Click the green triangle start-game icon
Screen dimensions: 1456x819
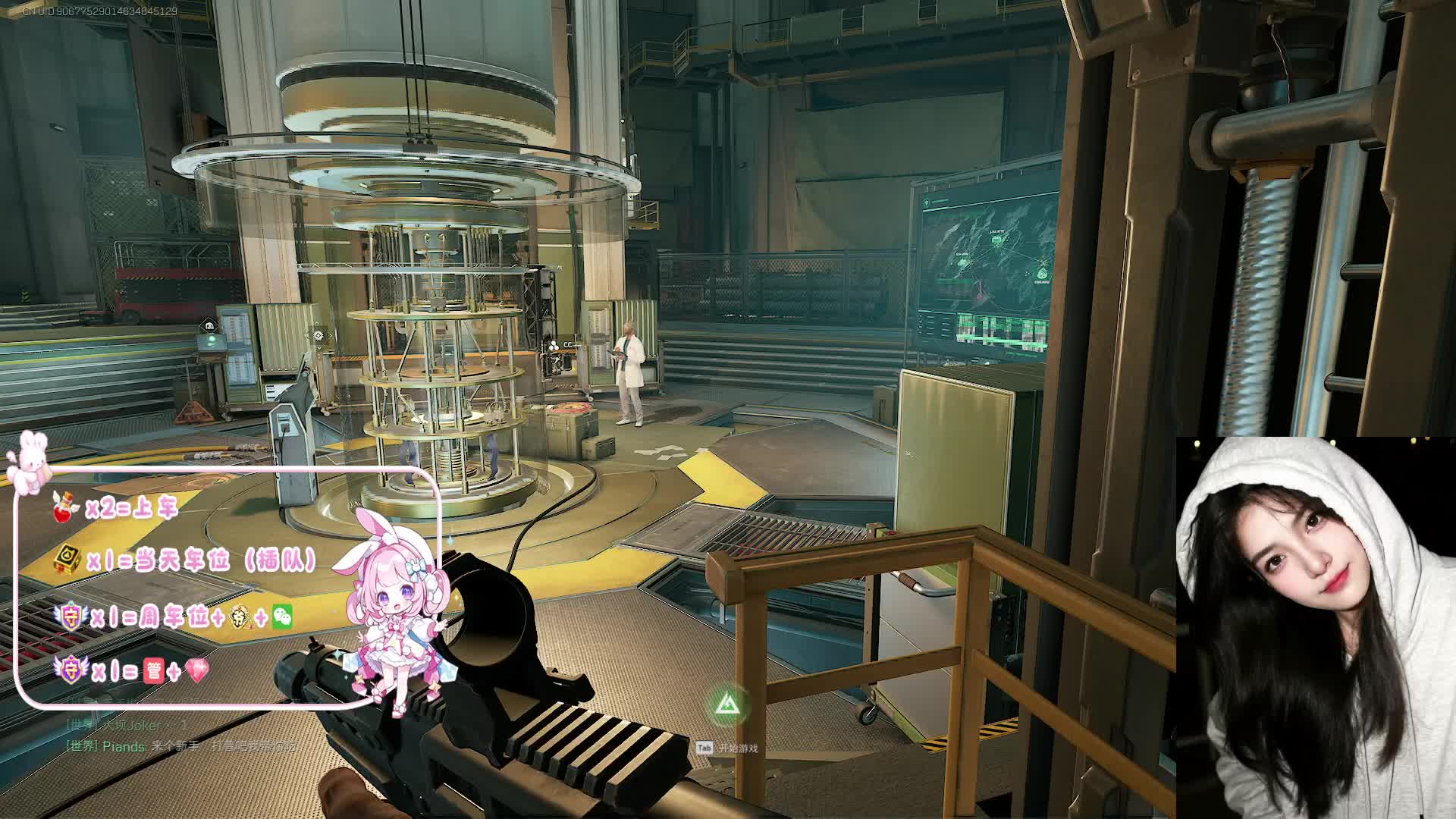(727, 704)
